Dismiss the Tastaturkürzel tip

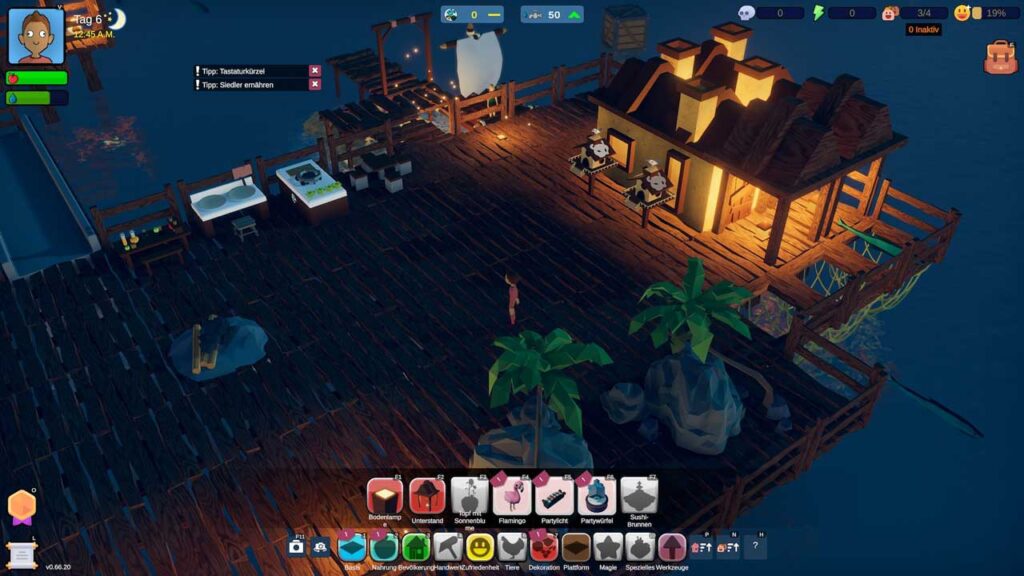click(x=315, y=71)
